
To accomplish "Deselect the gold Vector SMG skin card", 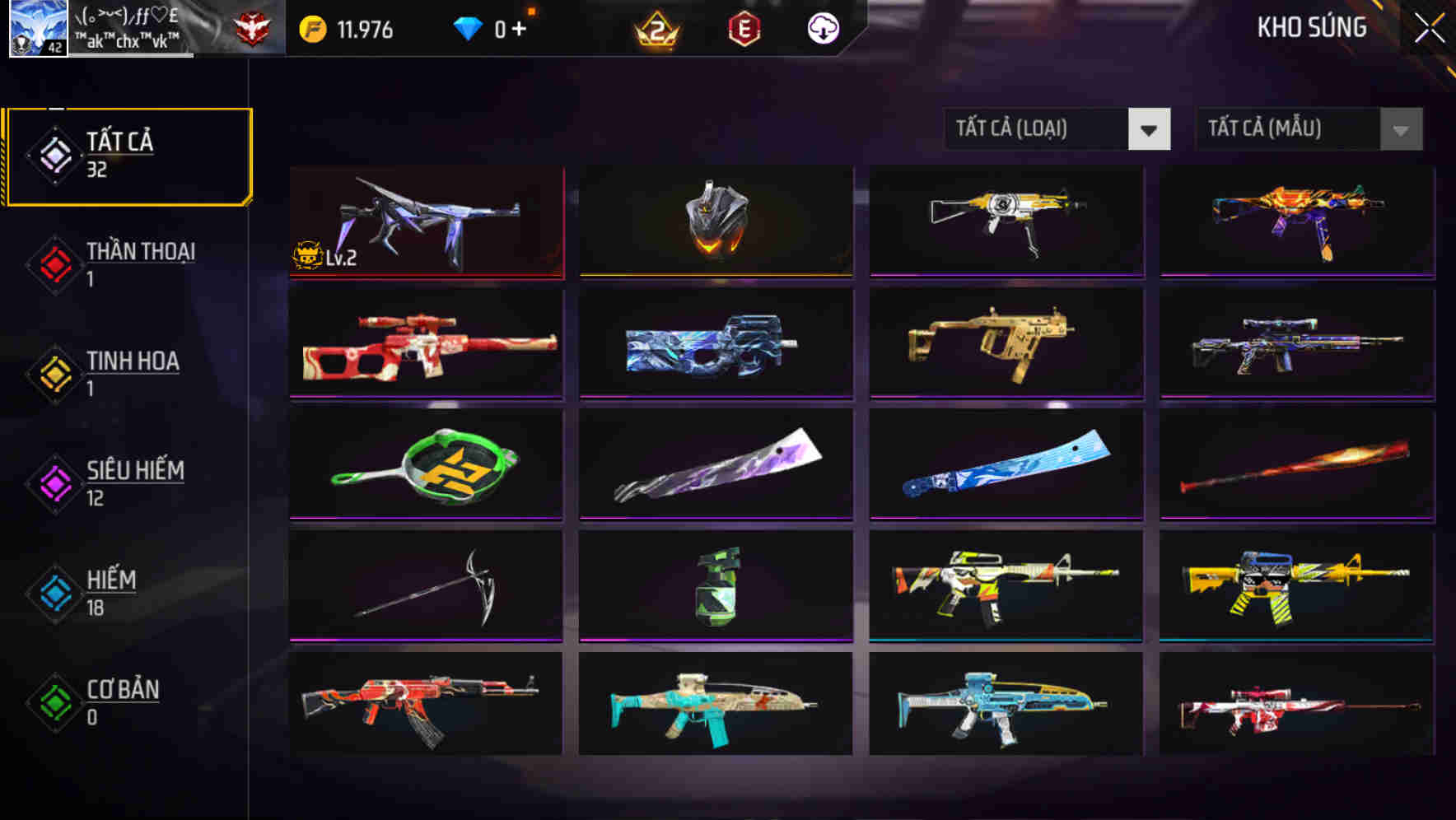I will 1006,344.
